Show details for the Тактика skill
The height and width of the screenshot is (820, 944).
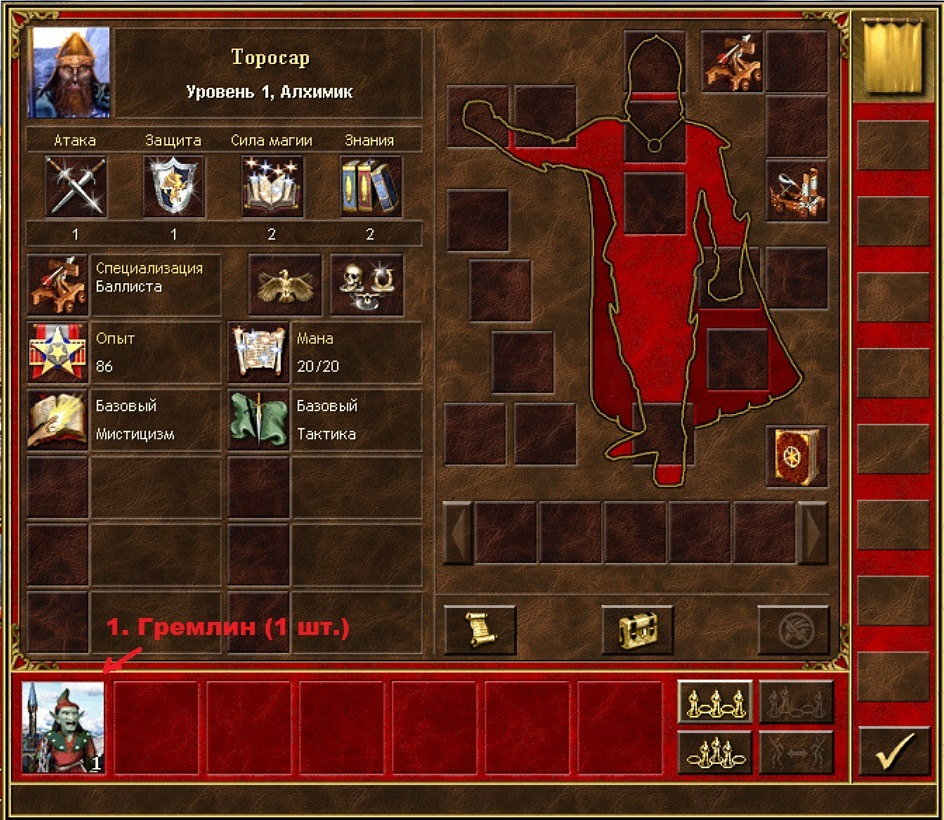point(259,420)
